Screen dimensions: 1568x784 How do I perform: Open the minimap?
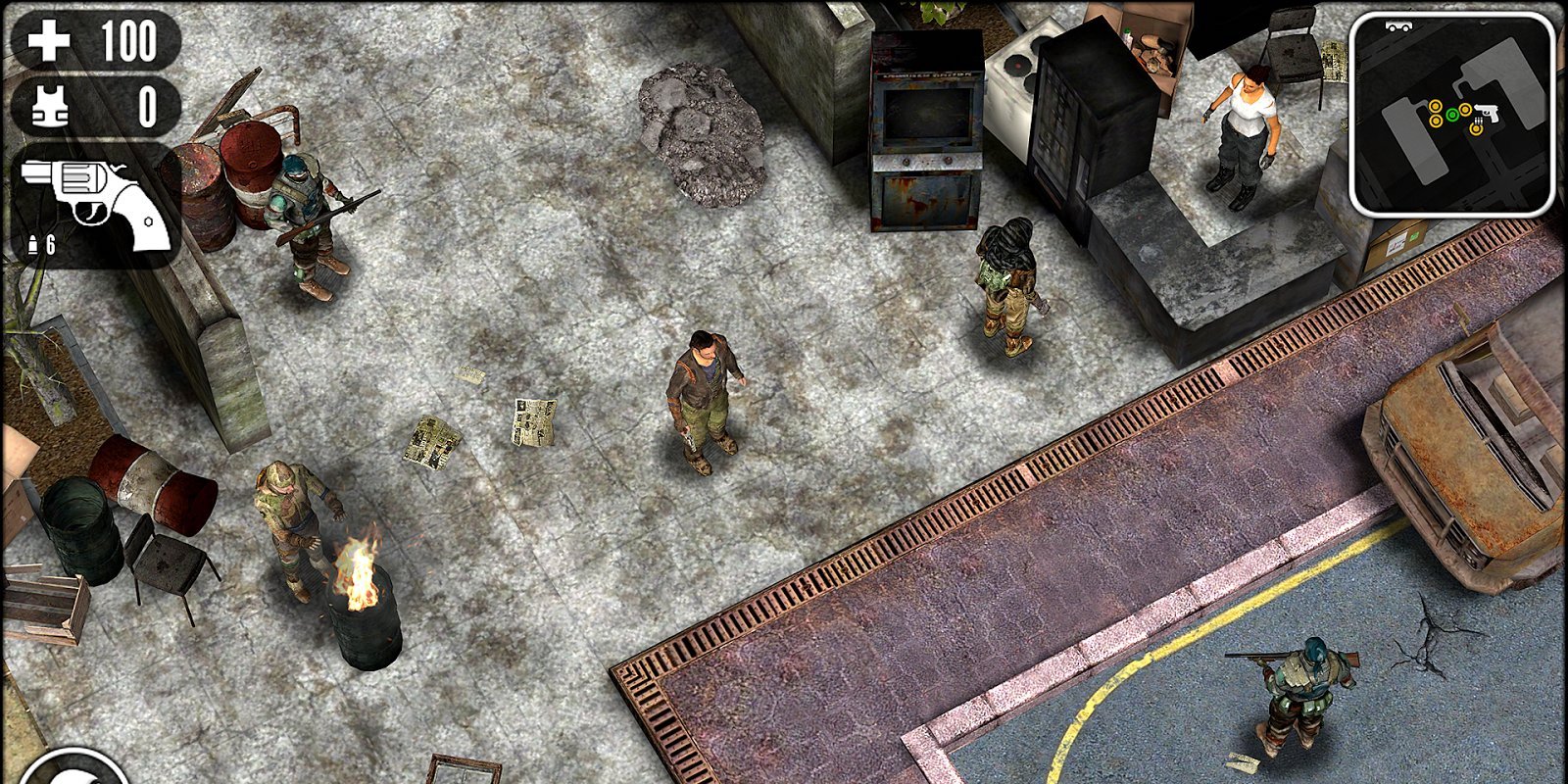(1451, 115)
